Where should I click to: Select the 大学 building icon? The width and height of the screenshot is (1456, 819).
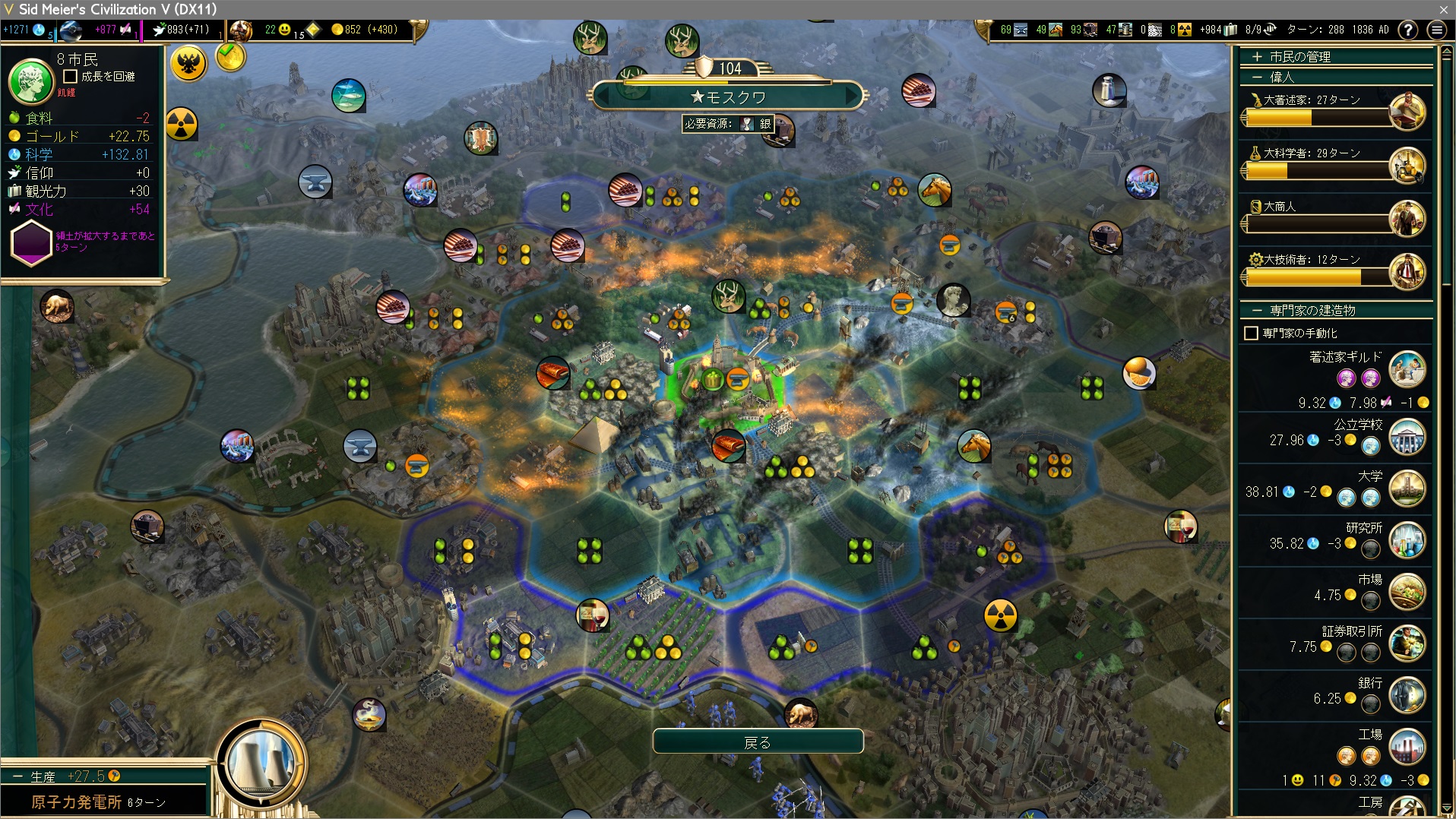[x=1407, y=489]
